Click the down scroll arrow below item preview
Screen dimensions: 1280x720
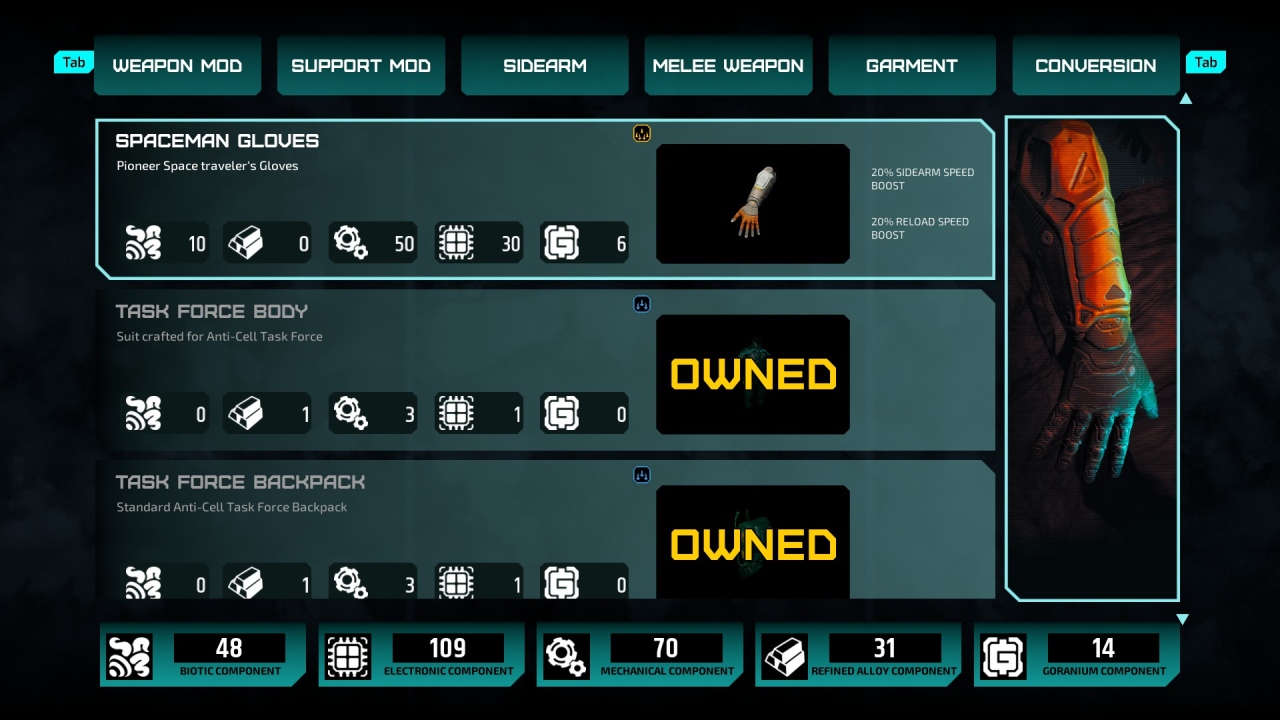coord(1183,618)
